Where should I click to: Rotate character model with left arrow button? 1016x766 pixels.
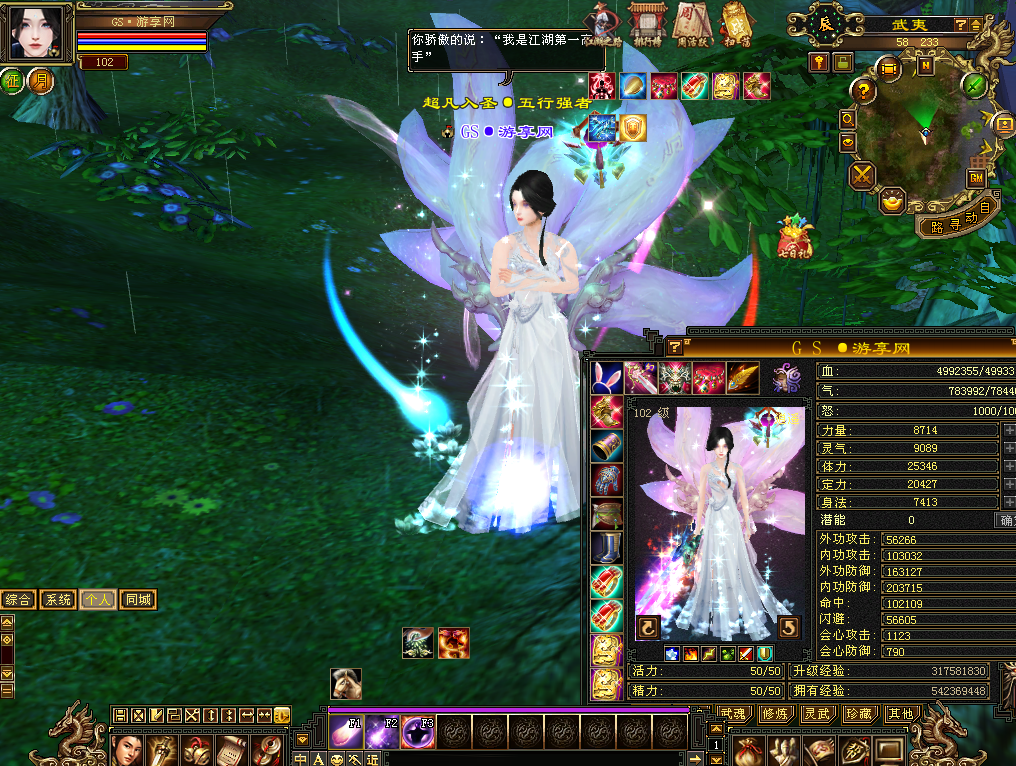tap(647, 628)
